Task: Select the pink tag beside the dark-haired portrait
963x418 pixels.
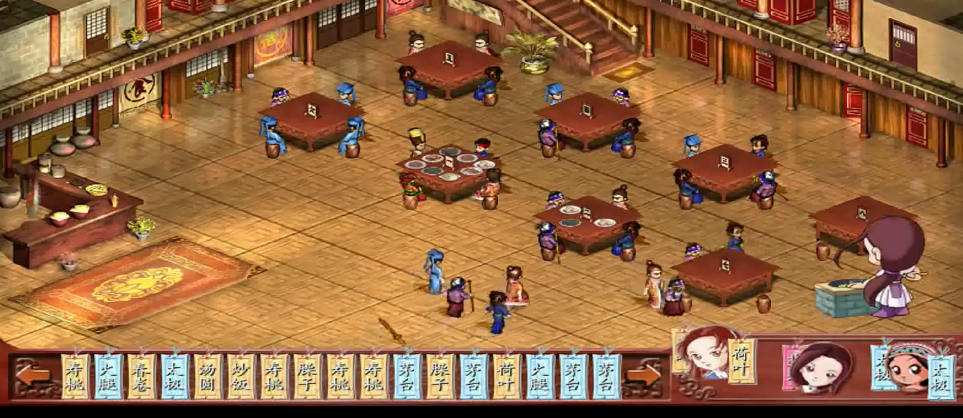Action: point(792,366)
